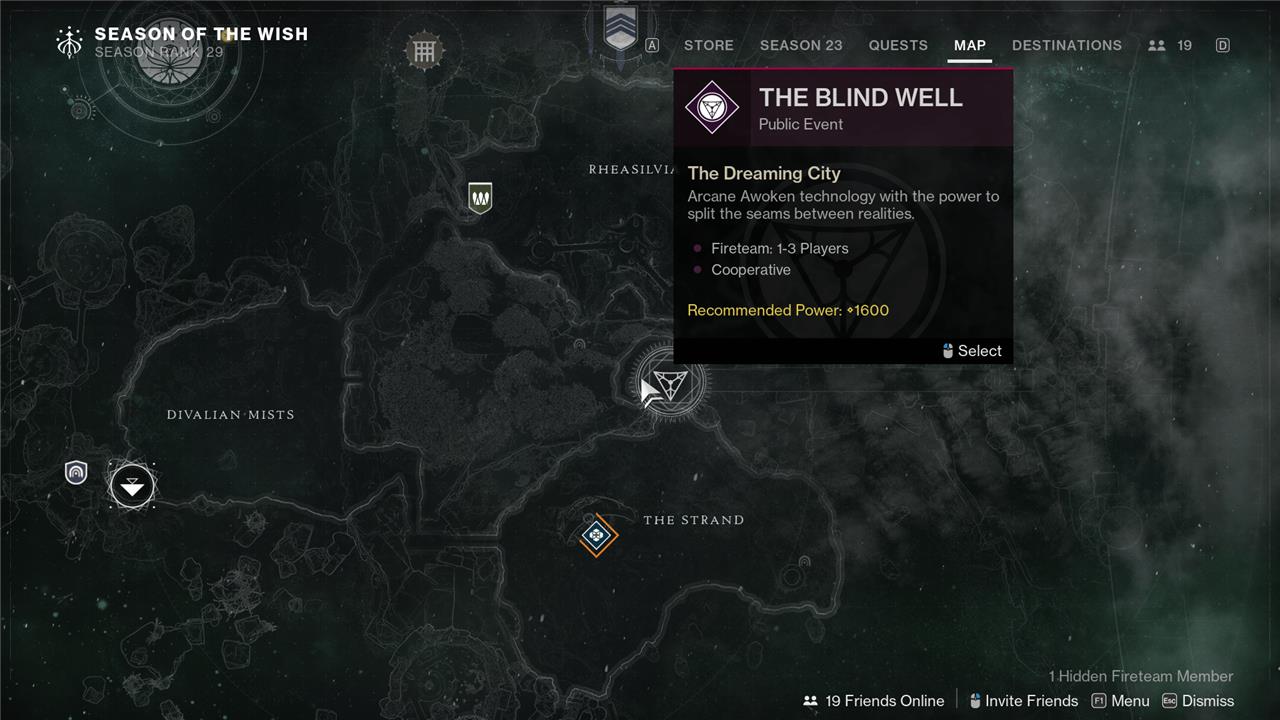The image size is (1280, 720).
Task: Switch to the Season 23 tab
Action: pyautogui.click(x=801, y=45)
